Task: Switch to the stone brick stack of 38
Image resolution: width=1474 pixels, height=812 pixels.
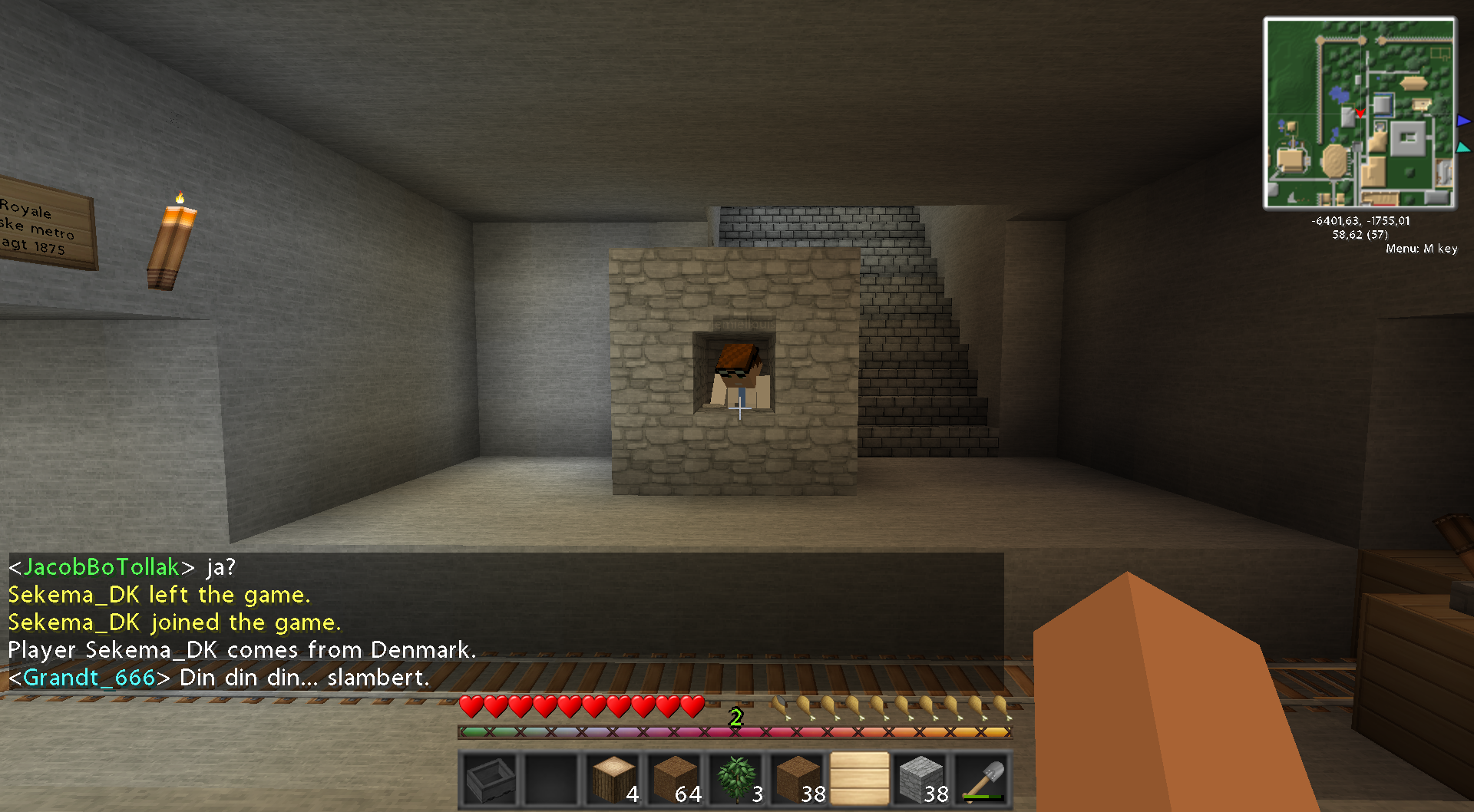Action: click(x=920, y=780)
